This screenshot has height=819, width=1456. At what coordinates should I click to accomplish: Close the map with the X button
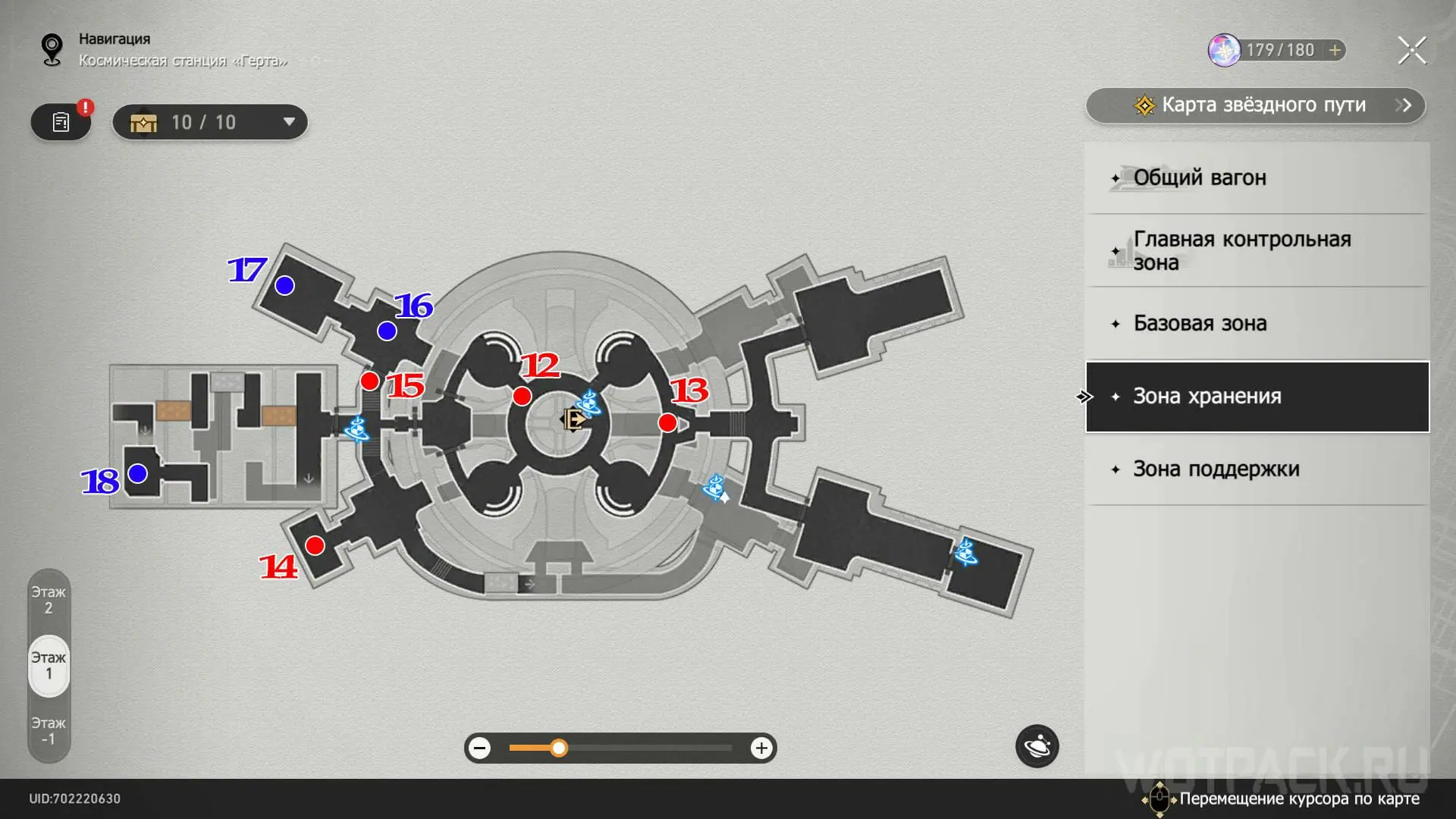[1411, 51]
